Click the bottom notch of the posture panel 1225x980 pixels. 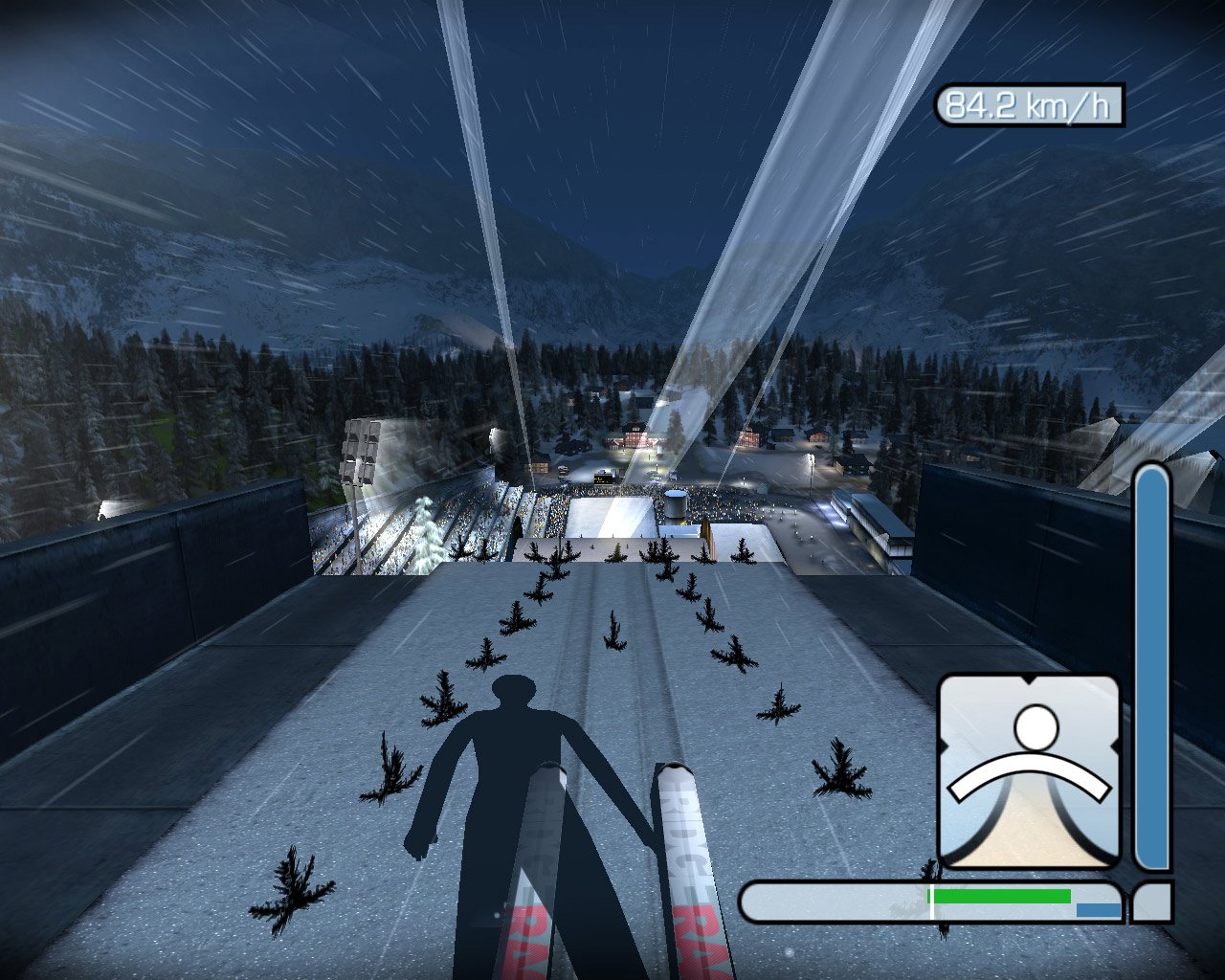pos(1032,866)
